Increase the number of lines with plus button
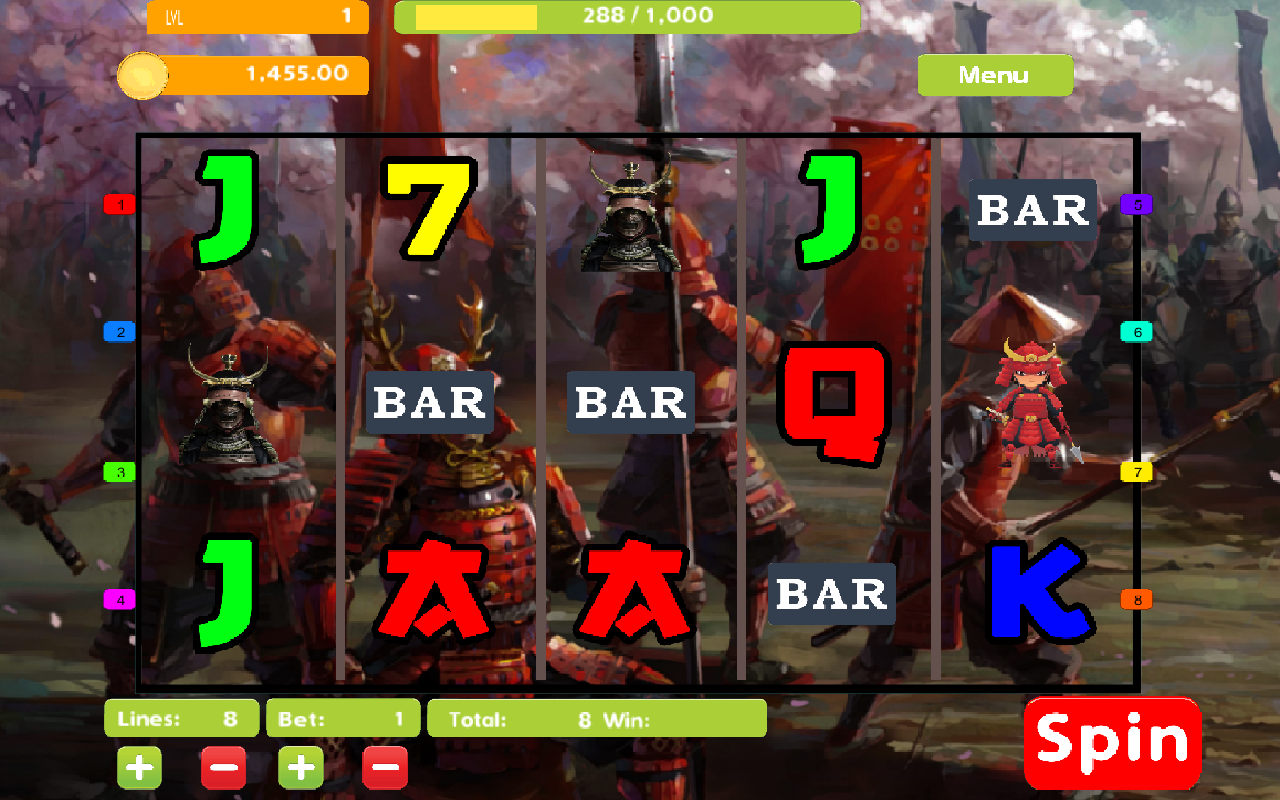Image resolution: width=1280 pixels, height=800 pixels. tap(139, 767)
